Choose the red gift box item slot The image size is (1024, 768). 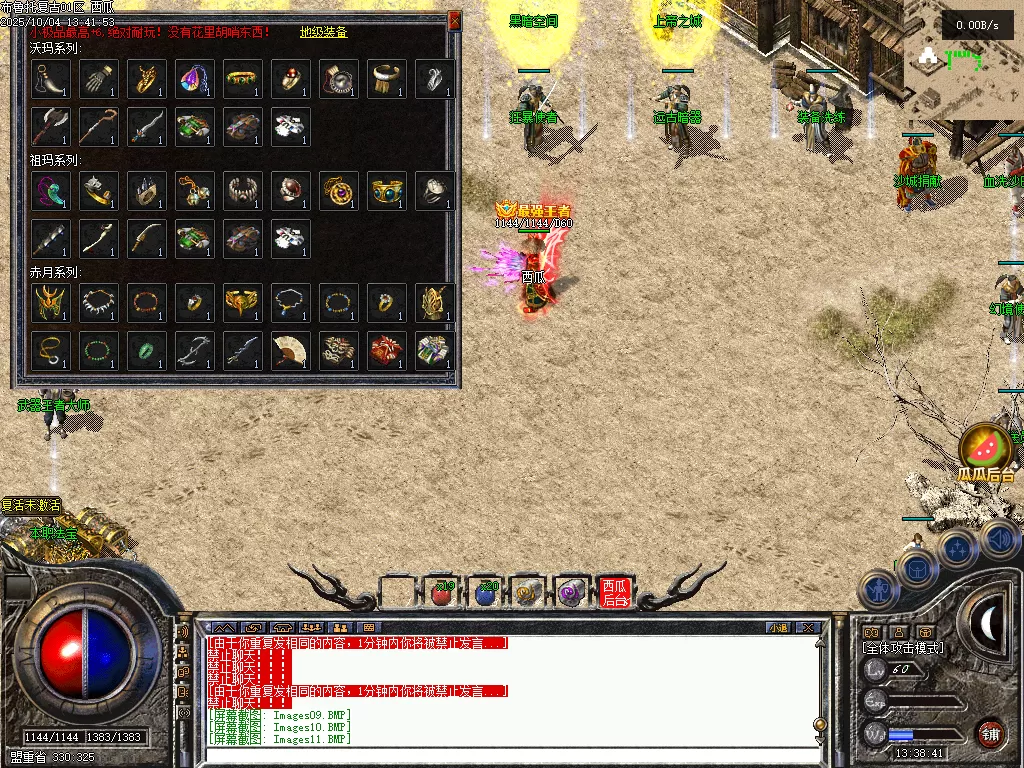coord(387,351)
